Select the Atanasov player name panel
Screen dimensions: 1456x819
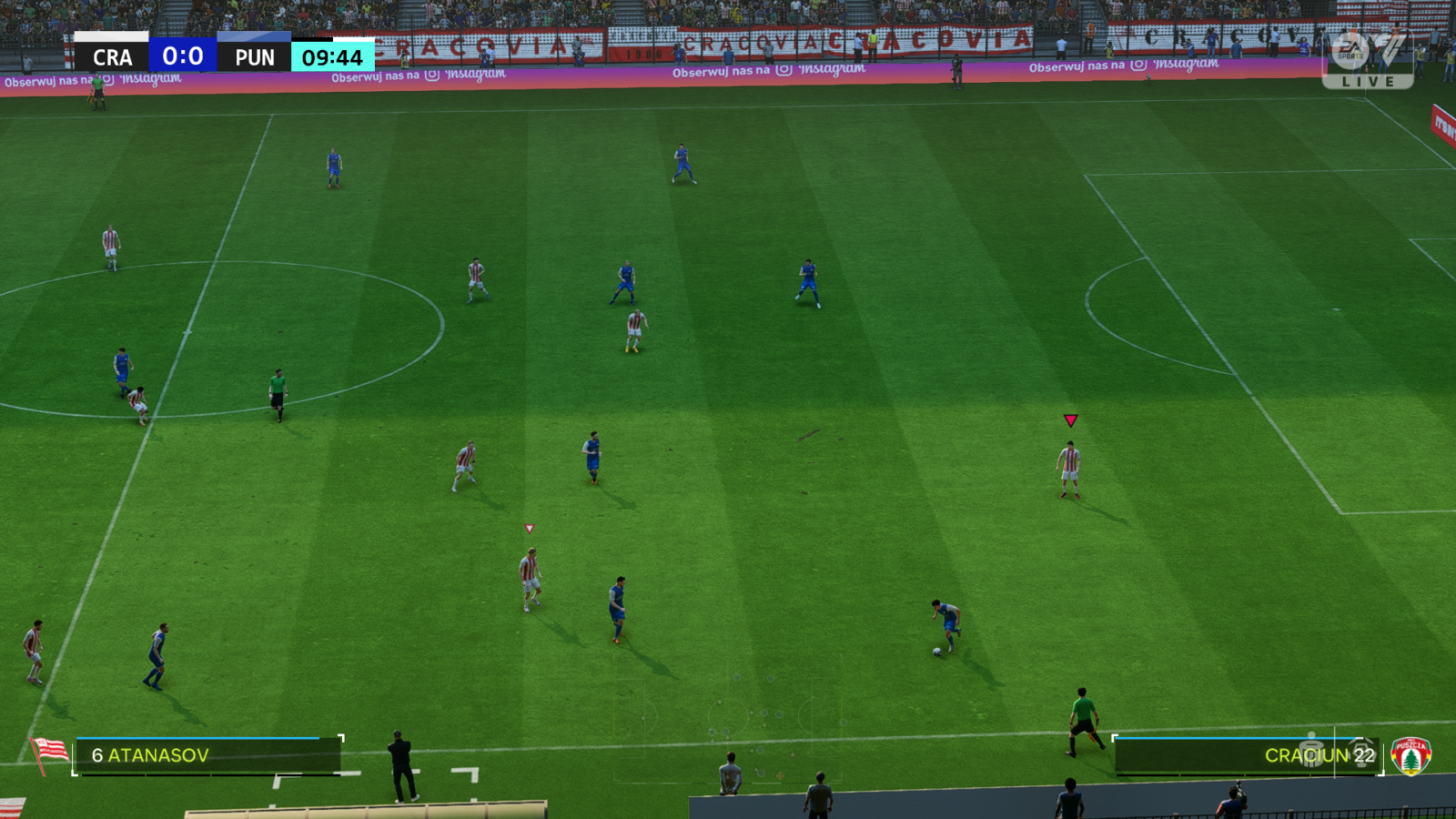[x=207, y=755]
